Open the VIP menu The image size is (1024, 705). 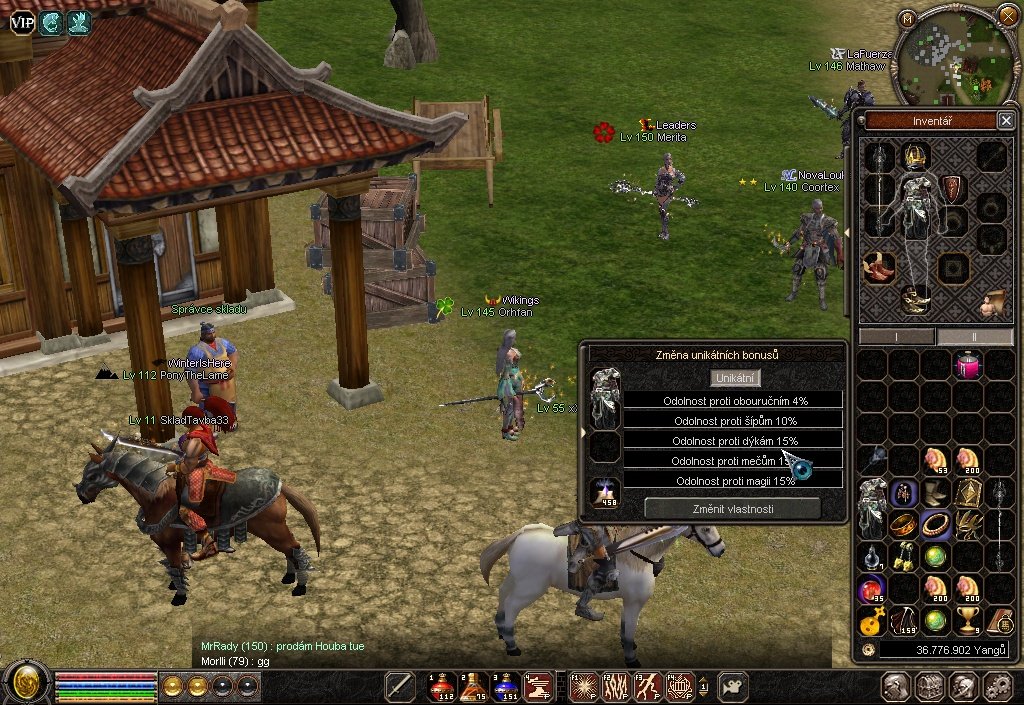(22, 22)
